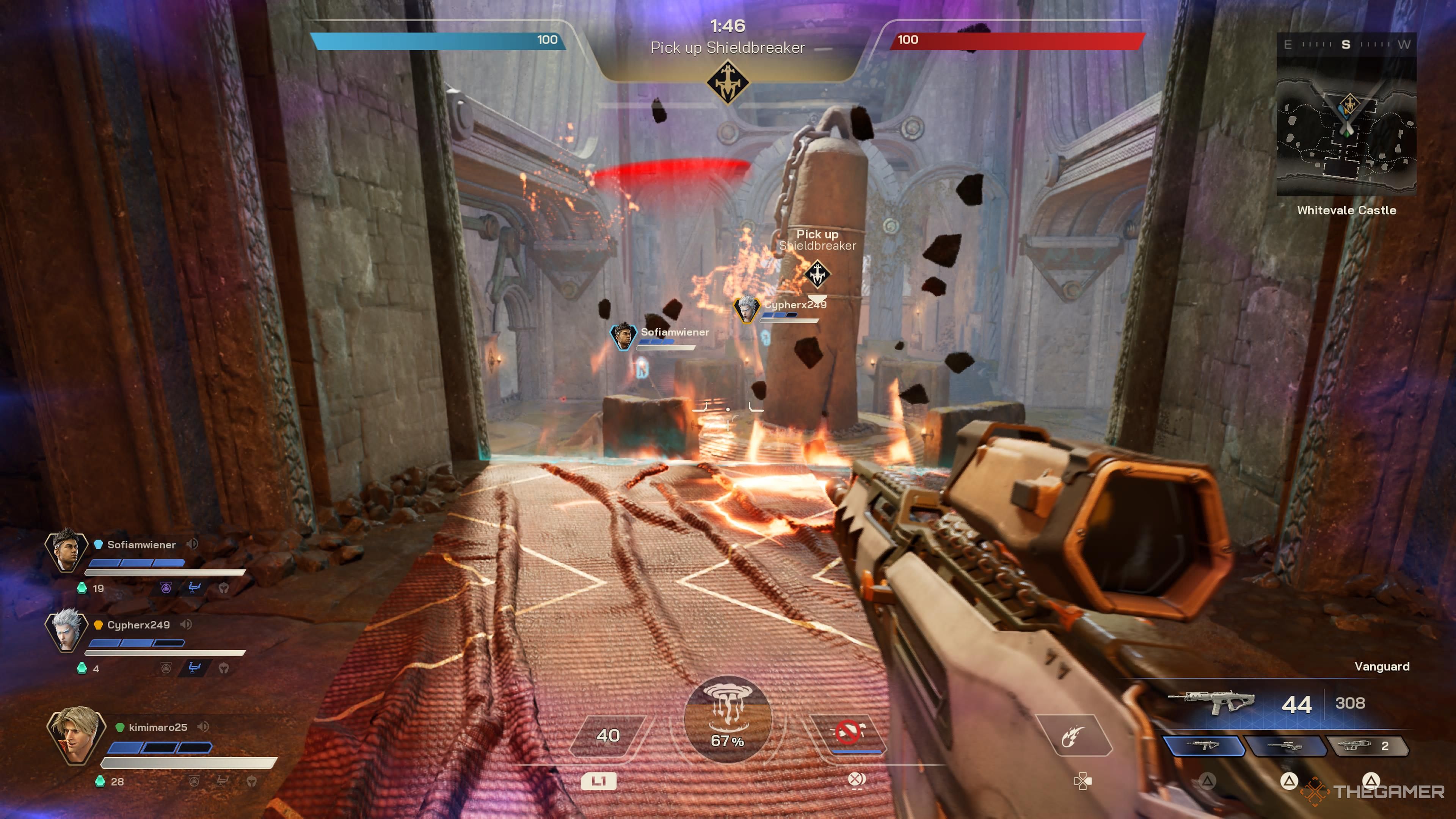1456x819 pixels.
Task: Equip the heavy weapon slot with 2 ammo
Action: (x=1367, y=746)
